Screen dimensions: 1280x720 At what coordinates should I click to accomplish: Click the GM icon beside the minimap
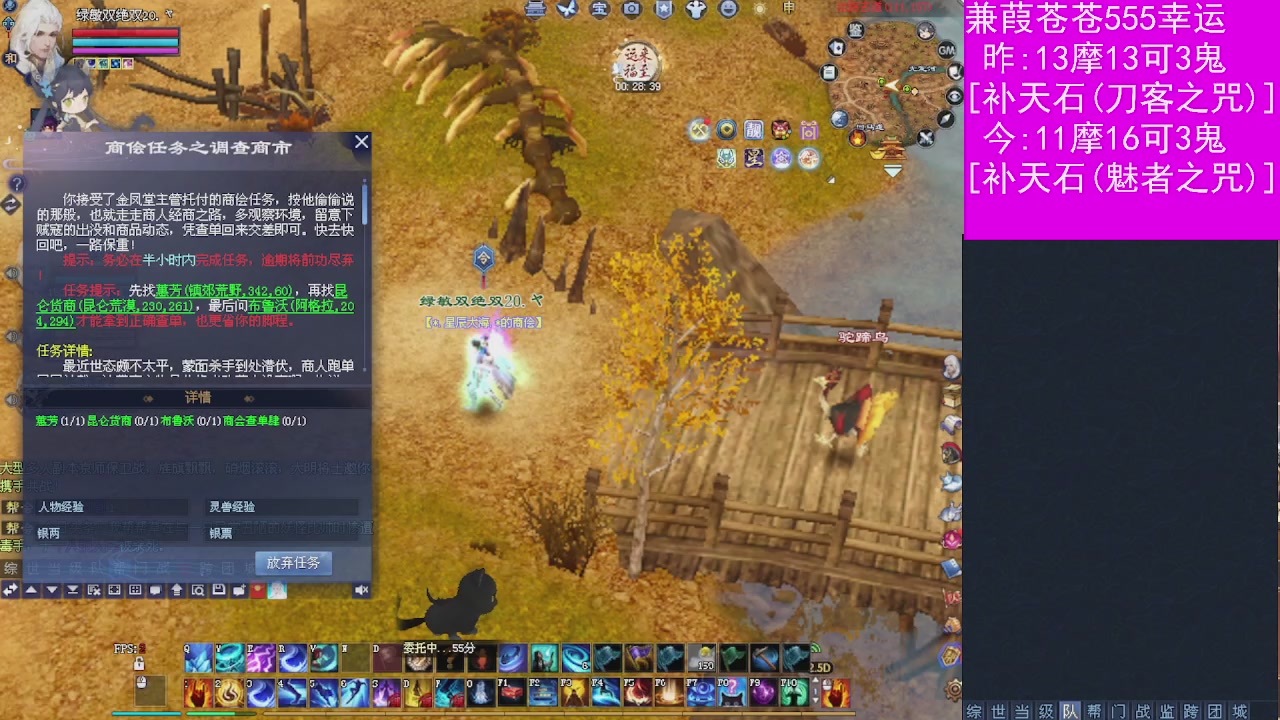(x=946, y=51)
